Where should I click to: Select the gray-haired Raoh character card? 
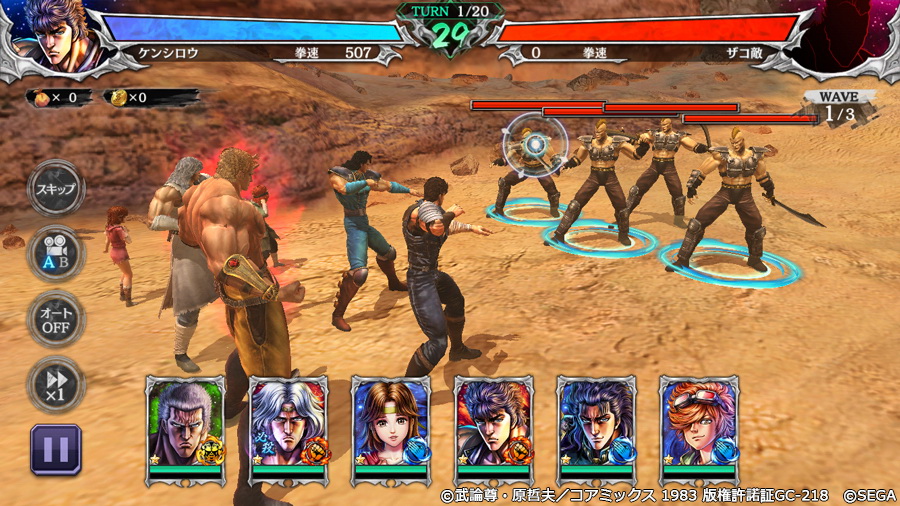(x=186, y=430)
